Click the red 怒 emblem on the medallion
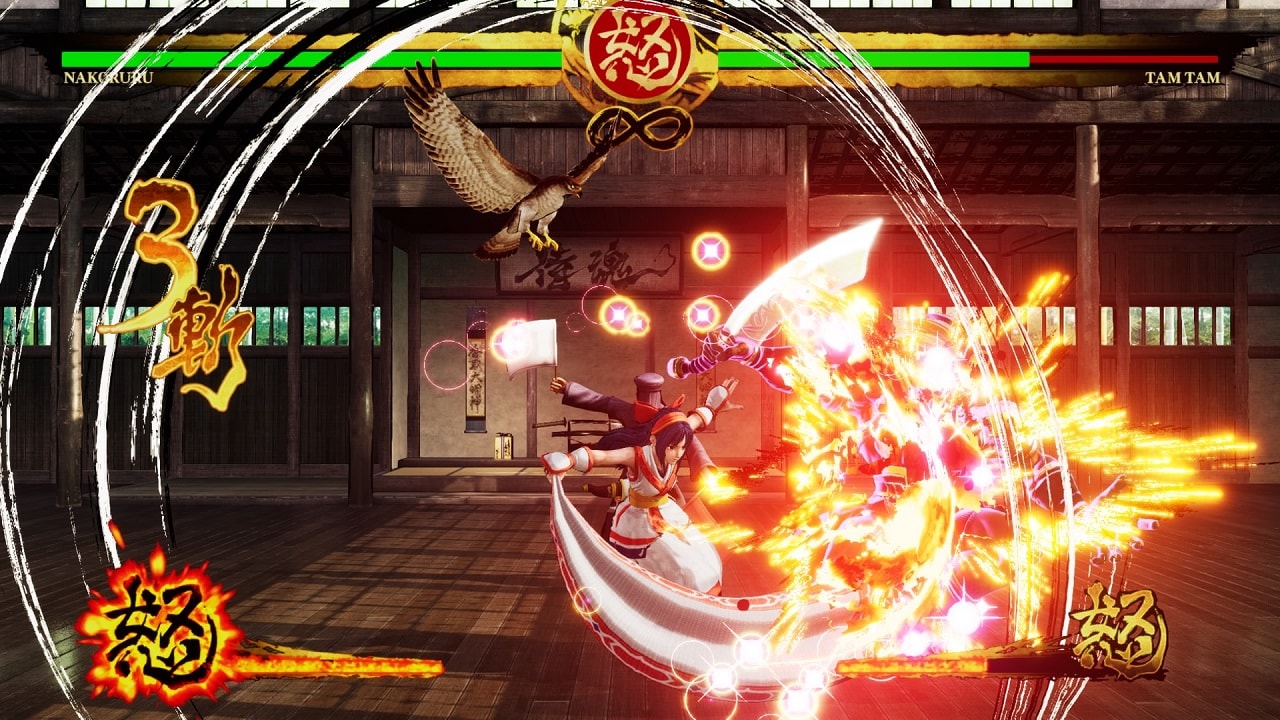Viewport: 1280px width, 720px height. tap(640, 48)
